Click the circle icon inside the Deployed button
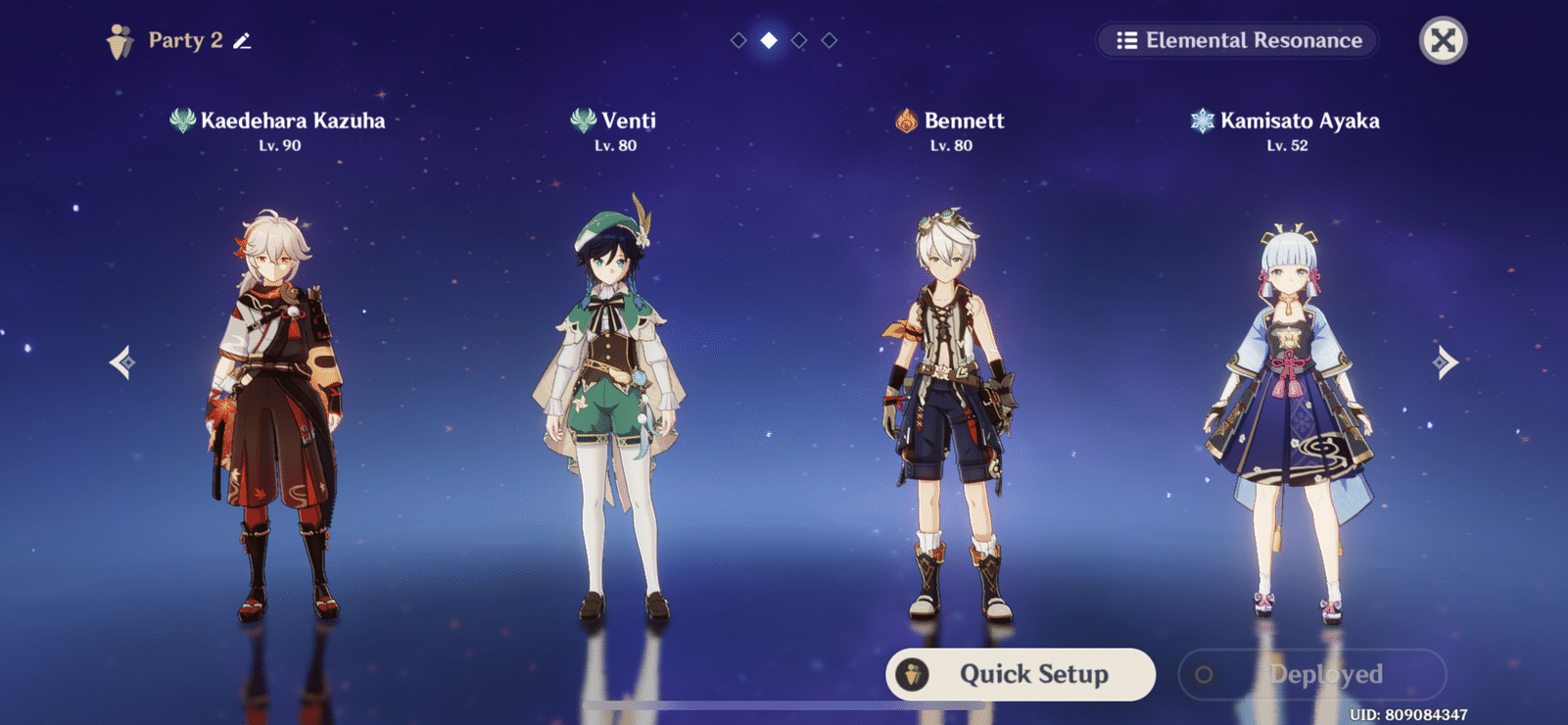This screenshot has width=1568, height=725. [x=1206, y=674]
